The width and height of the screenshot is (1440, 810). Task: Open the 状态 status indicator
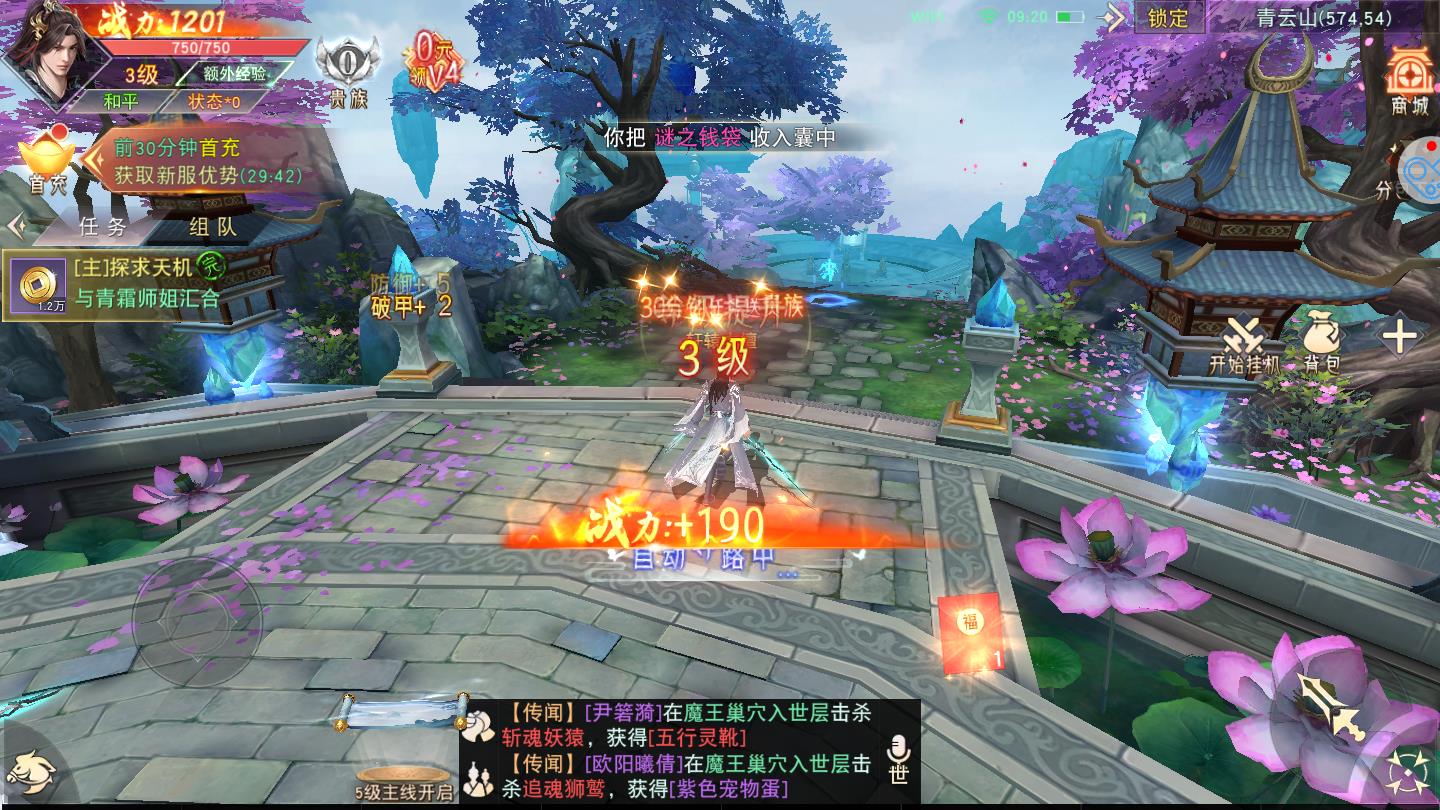tap(214, 101)
